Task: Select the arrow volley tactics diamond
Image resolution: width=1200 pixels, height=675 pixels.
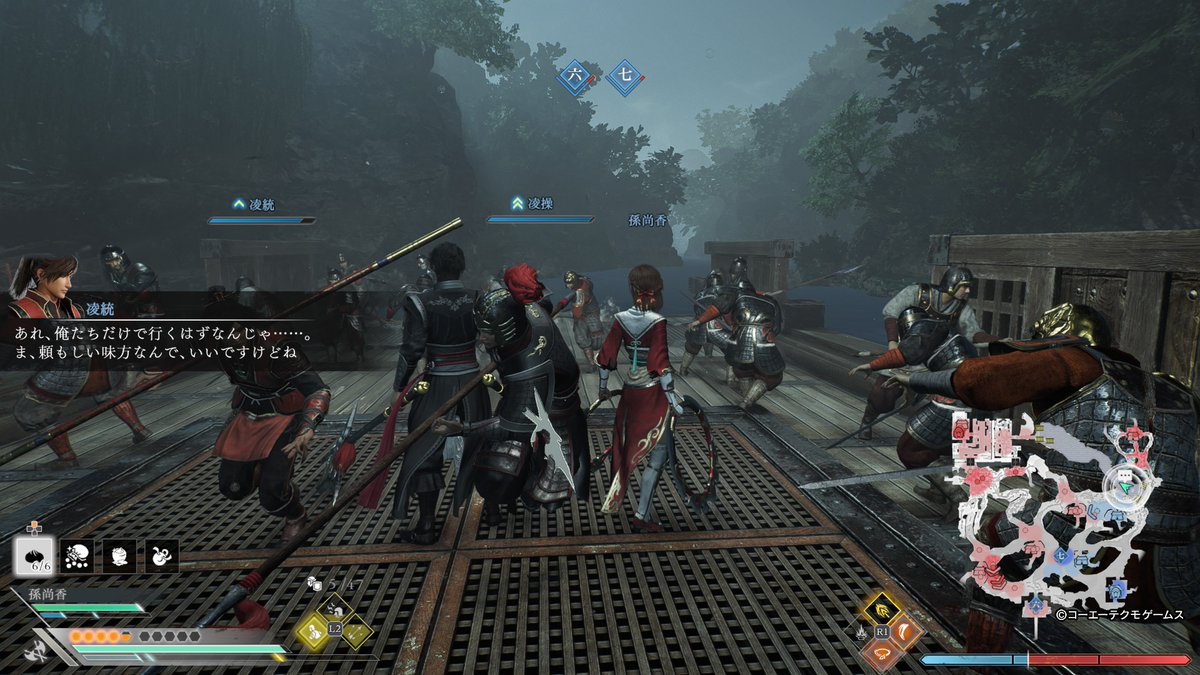Action: click(354, 630)
